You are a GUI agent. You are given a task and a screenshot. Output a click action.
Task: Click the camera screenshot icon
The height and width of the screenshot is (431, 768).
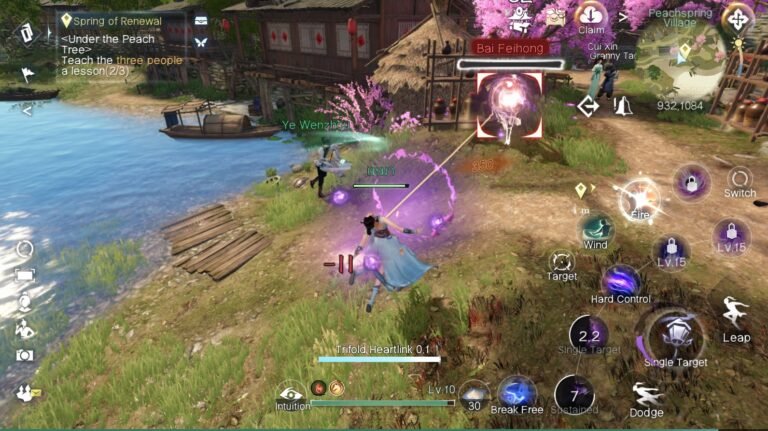click(24, 355)
